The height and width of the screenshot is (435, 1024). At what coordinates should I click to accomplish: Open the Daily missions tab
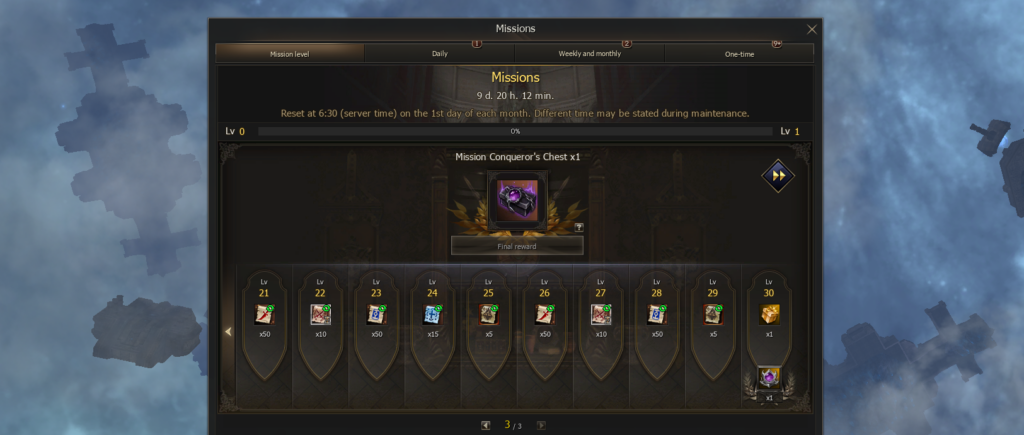tap(439, 53)
